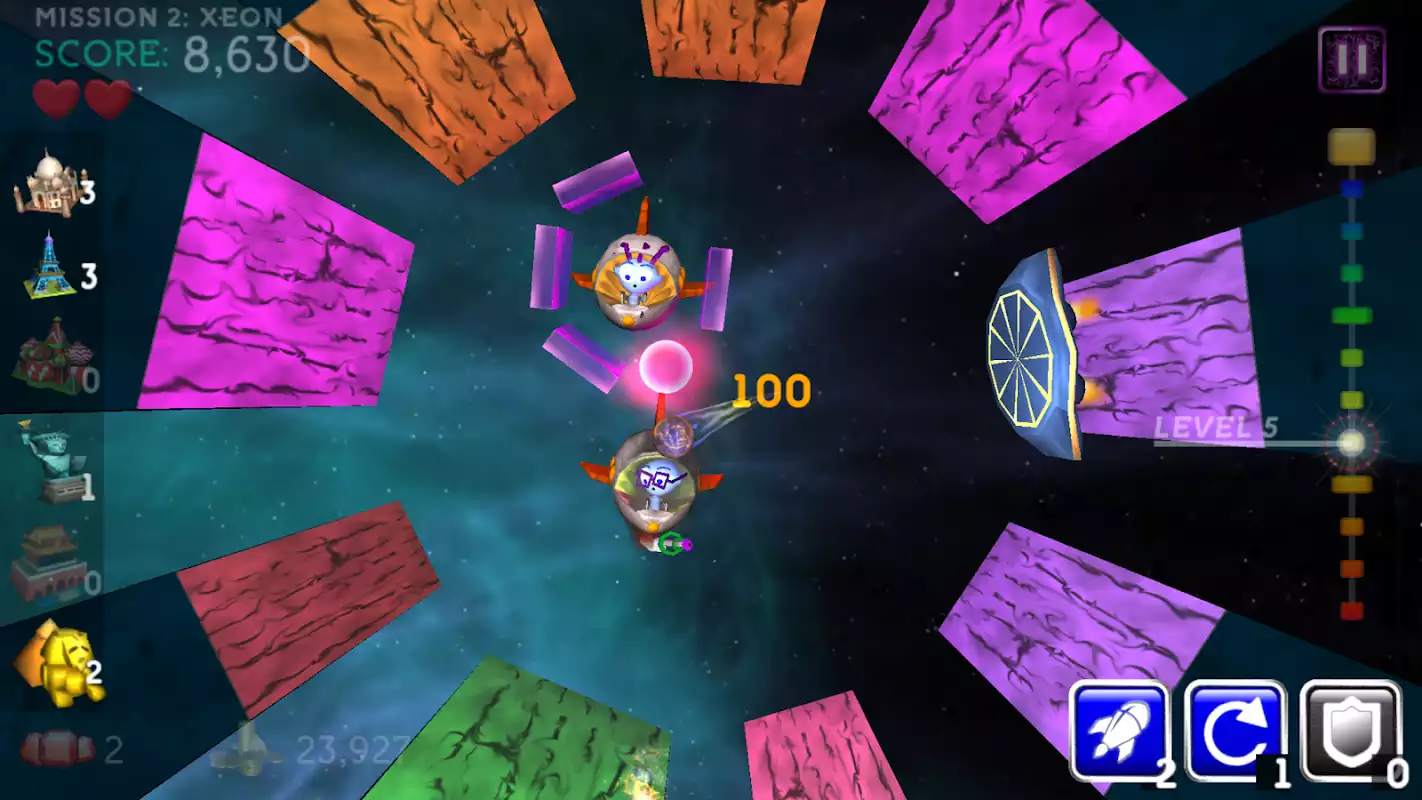Viewport: 1422px width, 800px height.
Task: Click the SCORE display showing 8,630
Action: pyautogui.click(x=170, y=53)
